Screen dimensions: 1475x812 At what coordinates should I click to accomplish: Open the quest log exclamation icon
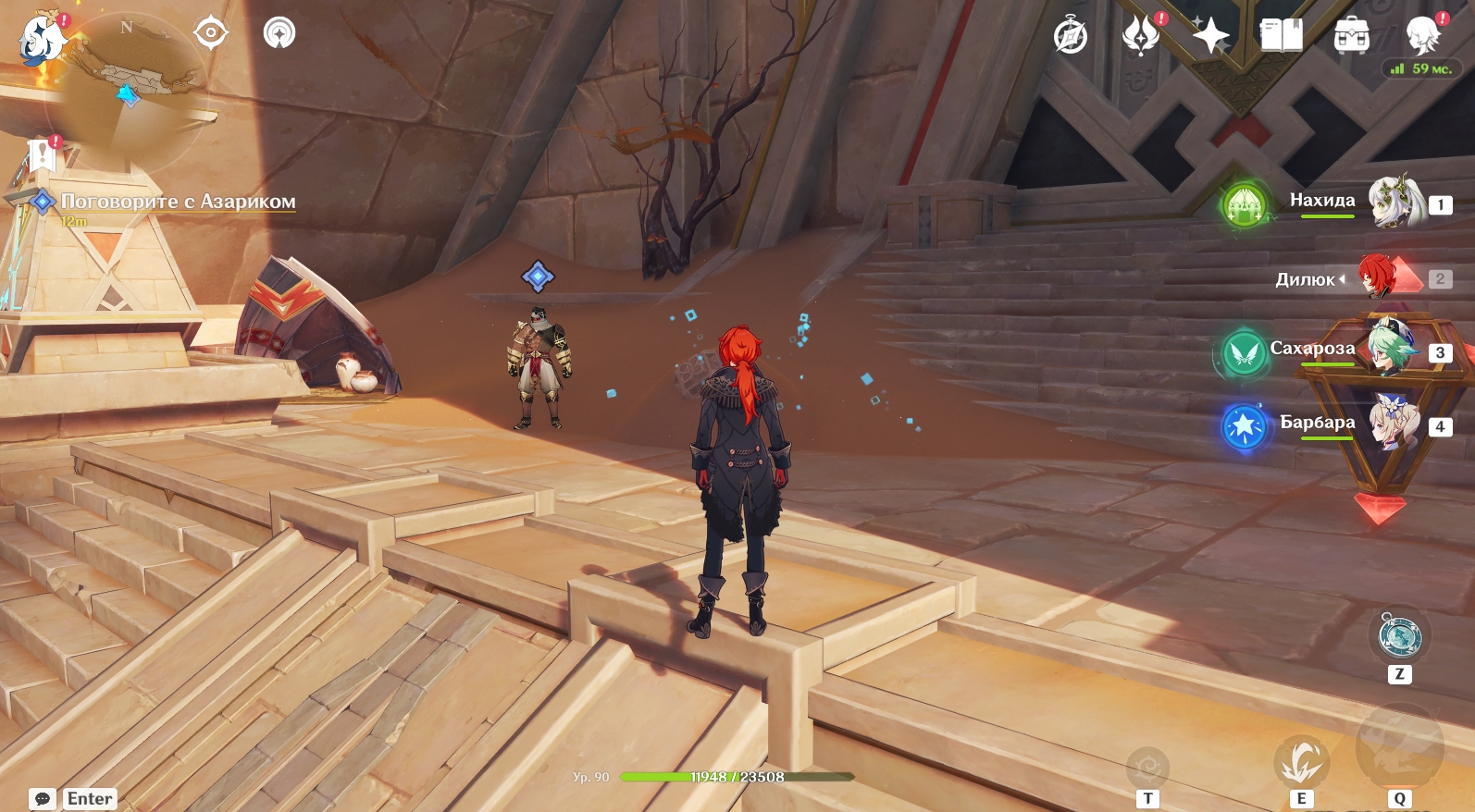tap(42, 155)
